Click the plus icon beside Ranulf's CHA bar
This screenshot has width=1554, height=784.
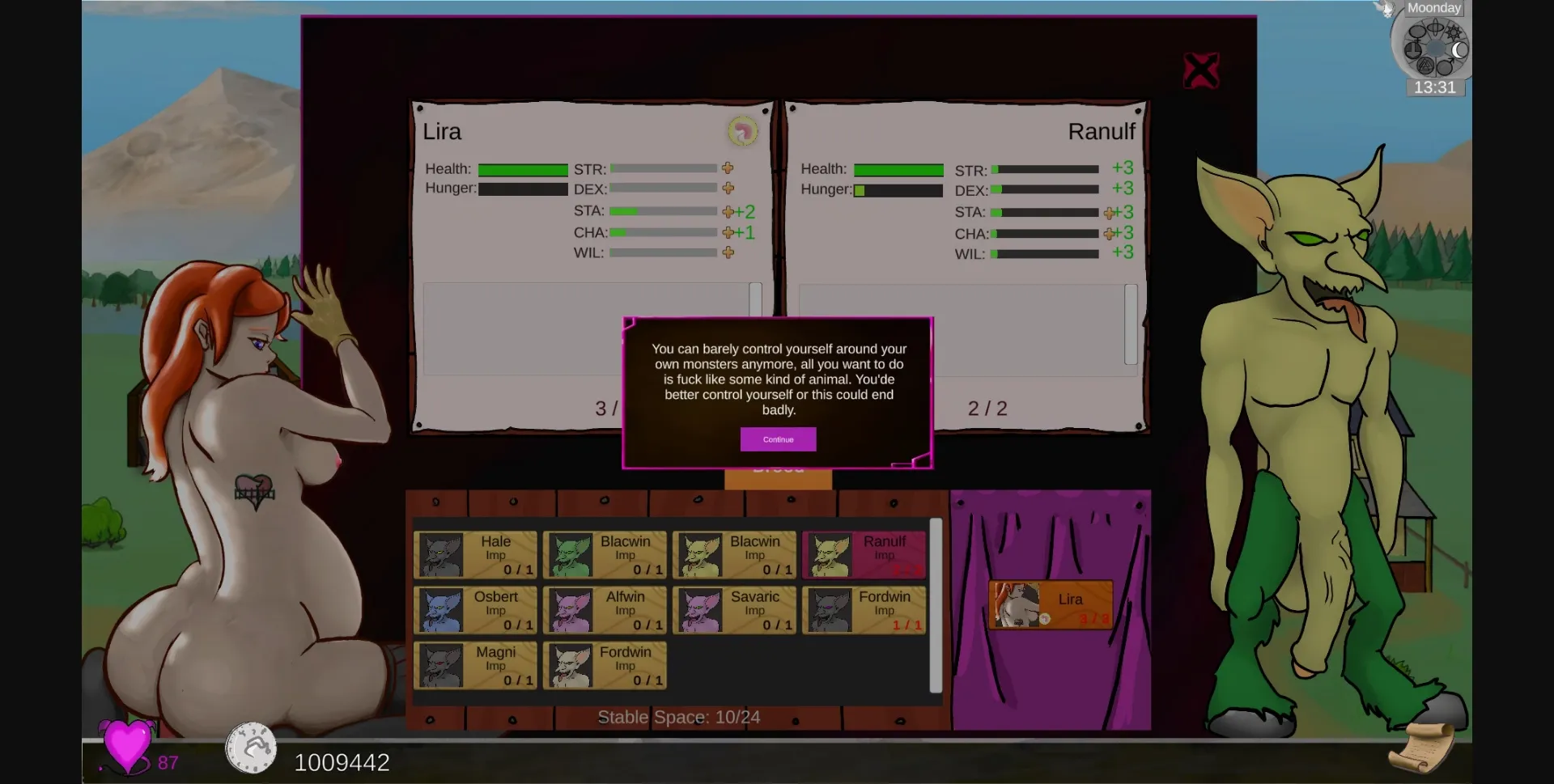tap(1109, 232)
